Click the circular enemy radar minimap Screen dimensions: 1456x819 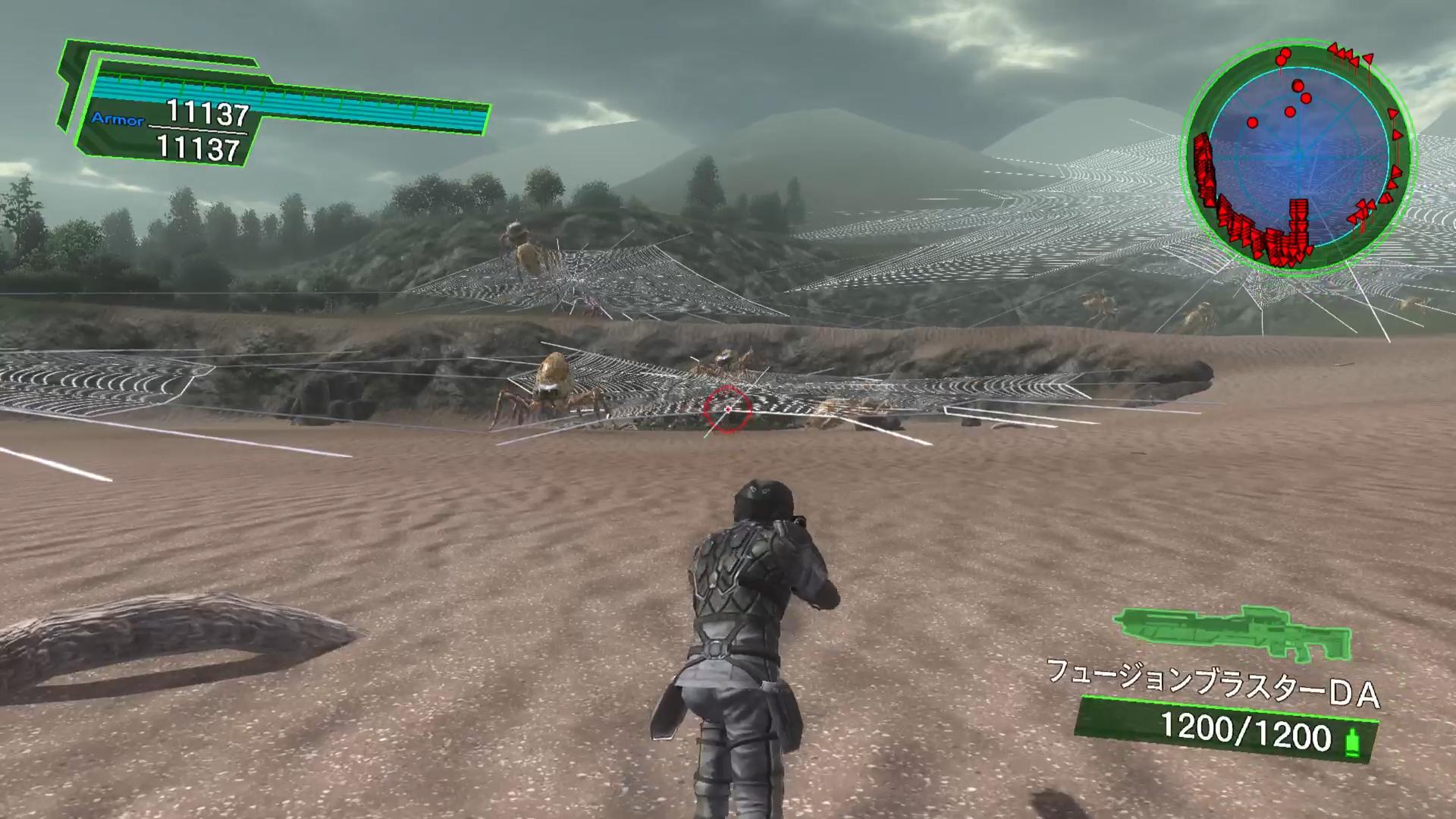point(1298,158)
